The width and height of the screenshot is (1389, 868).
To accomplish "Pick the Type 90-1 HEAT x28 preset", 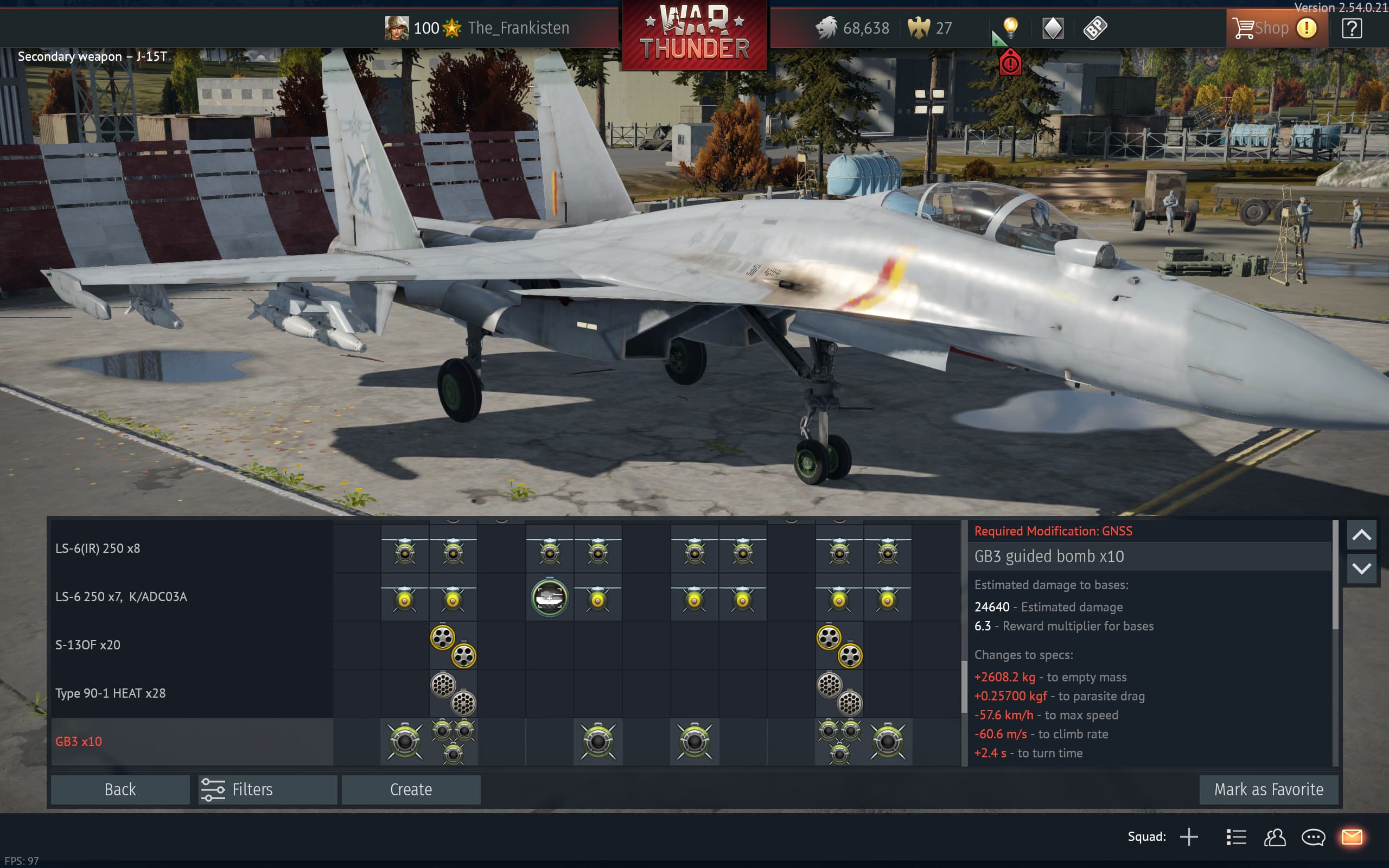I will (x=110, y=693).
